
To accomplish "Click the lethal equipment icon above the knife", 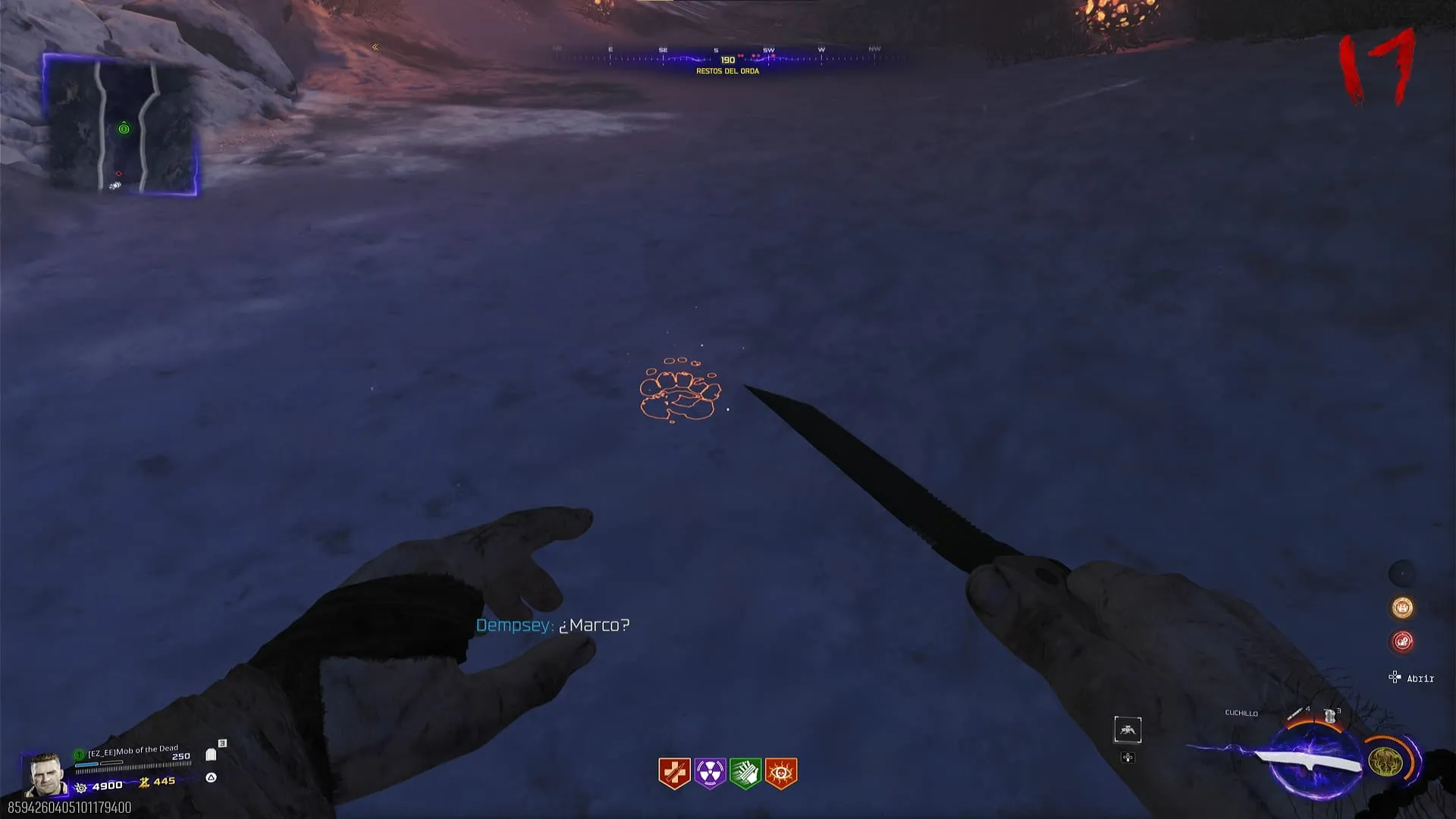I will (x=1295, y=714).
